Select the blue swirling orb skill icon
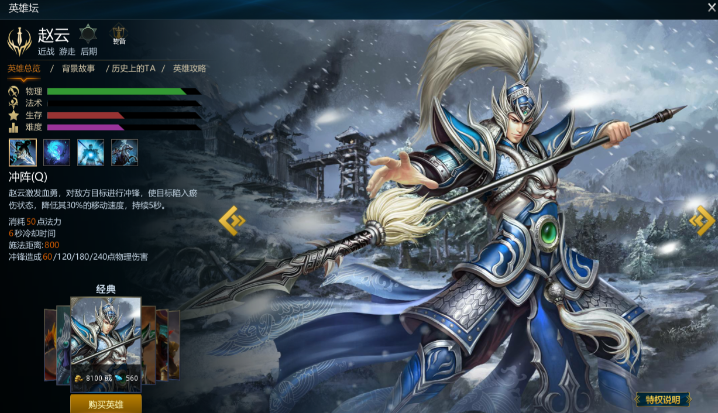Viewport: 718px width, 413px height. (57, 152)
